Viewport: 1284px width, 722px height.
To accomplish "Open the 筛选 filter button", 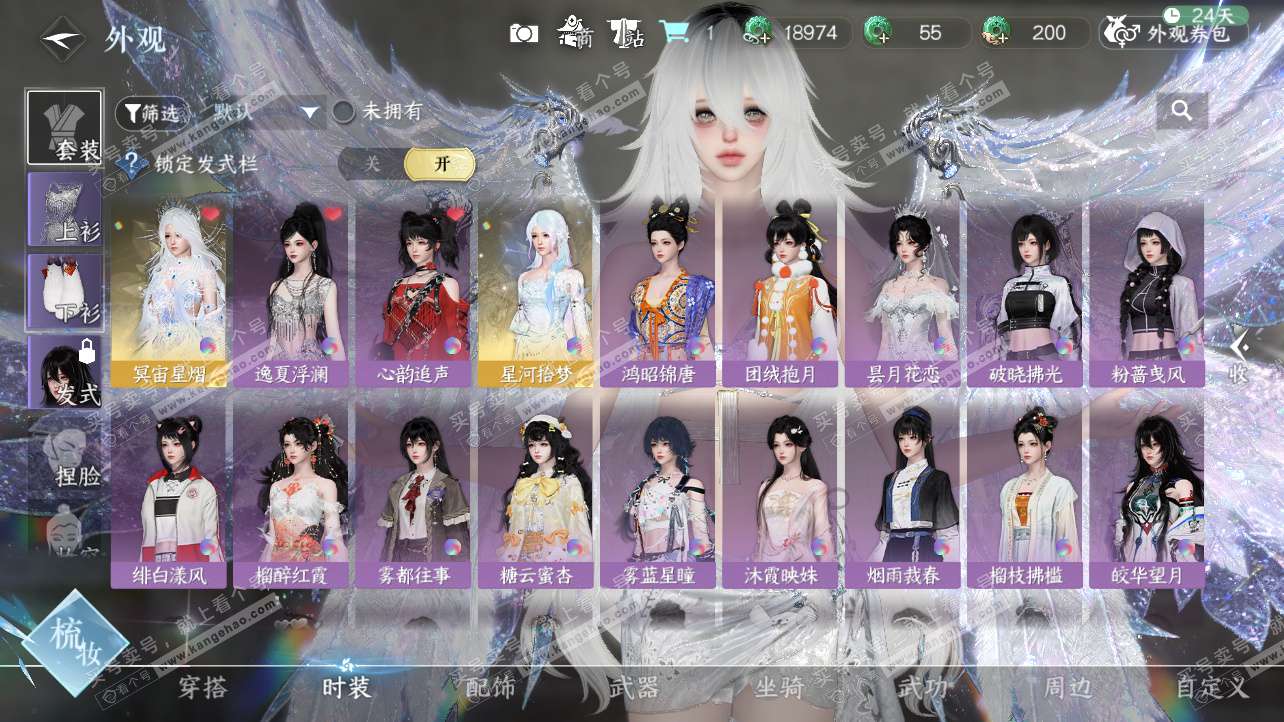I will coord(152,113).
